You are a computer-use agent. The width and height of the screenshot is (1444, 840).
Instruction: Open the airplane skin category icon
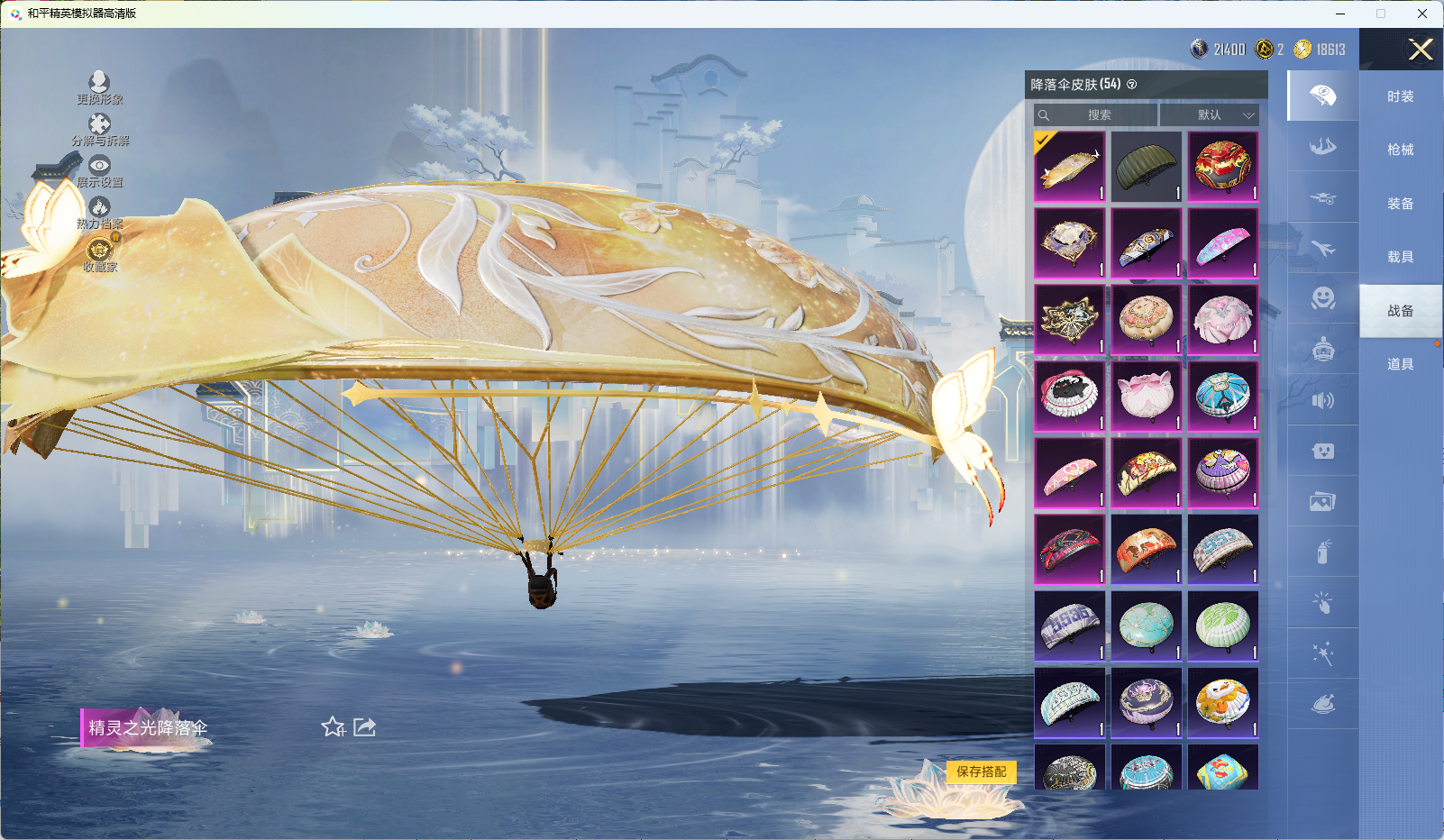[1322, 248]
